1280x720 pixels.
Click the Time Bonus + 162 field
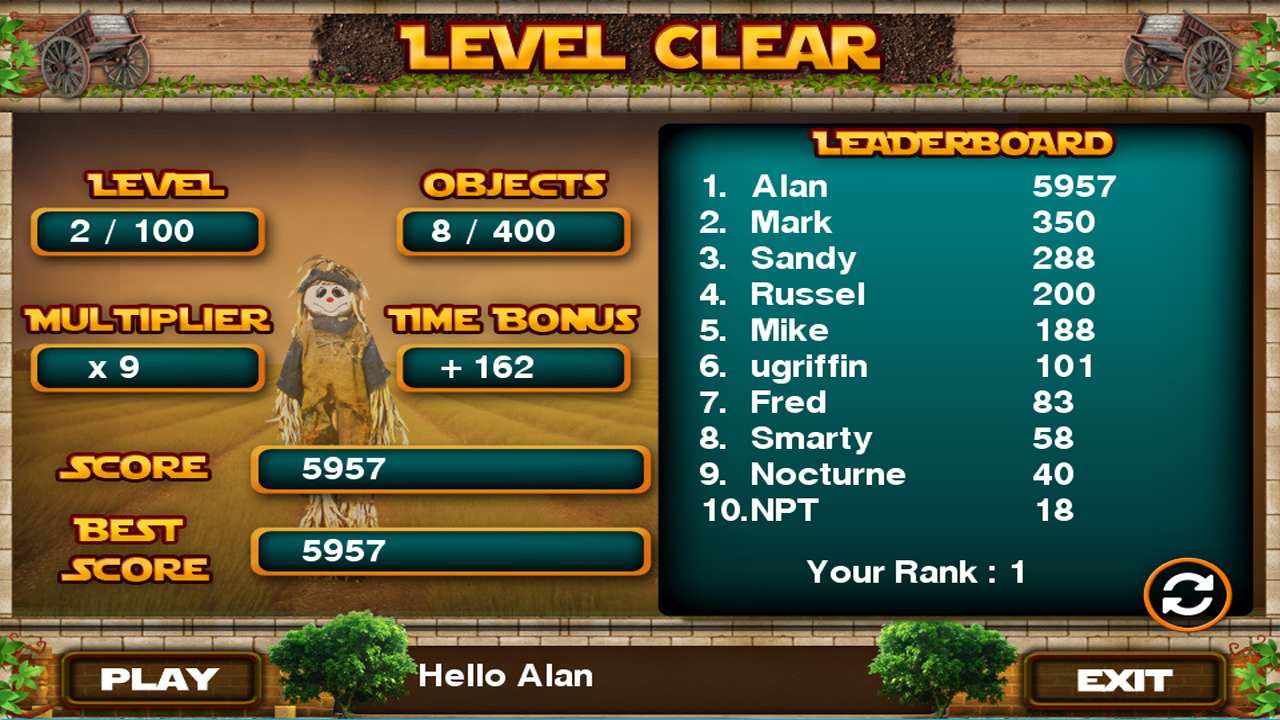[x=514, y=368]
